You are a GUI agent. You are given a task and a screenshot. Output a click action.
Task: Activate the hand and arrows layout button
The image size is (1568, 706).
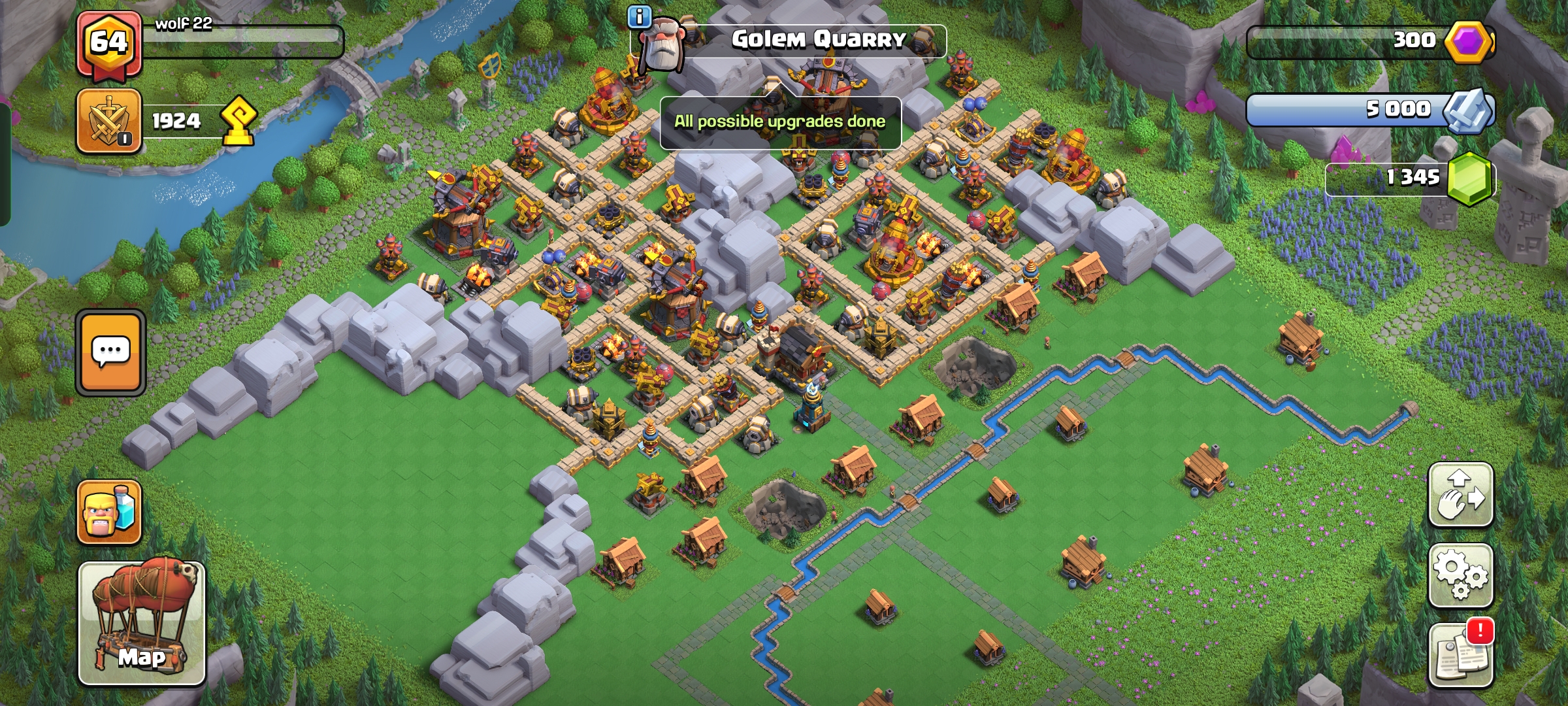pos(1460,495)
